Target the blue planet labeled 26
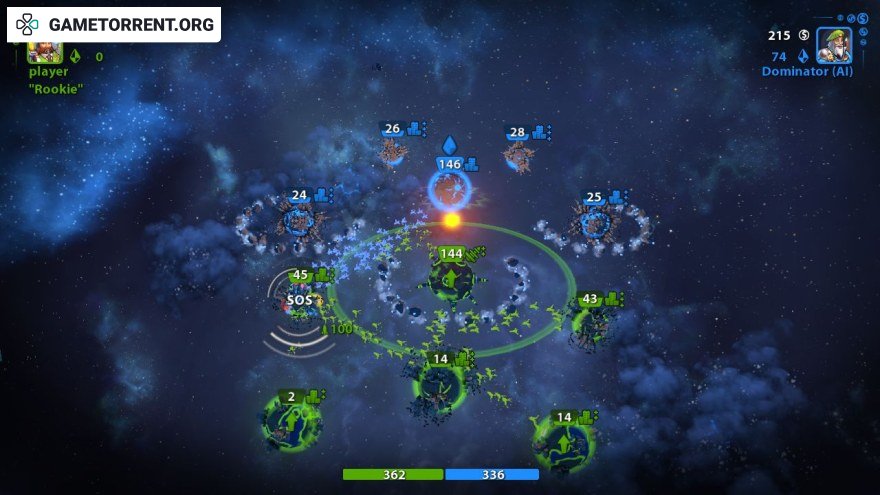The image size is (880, 495). [x=392, y=152]
